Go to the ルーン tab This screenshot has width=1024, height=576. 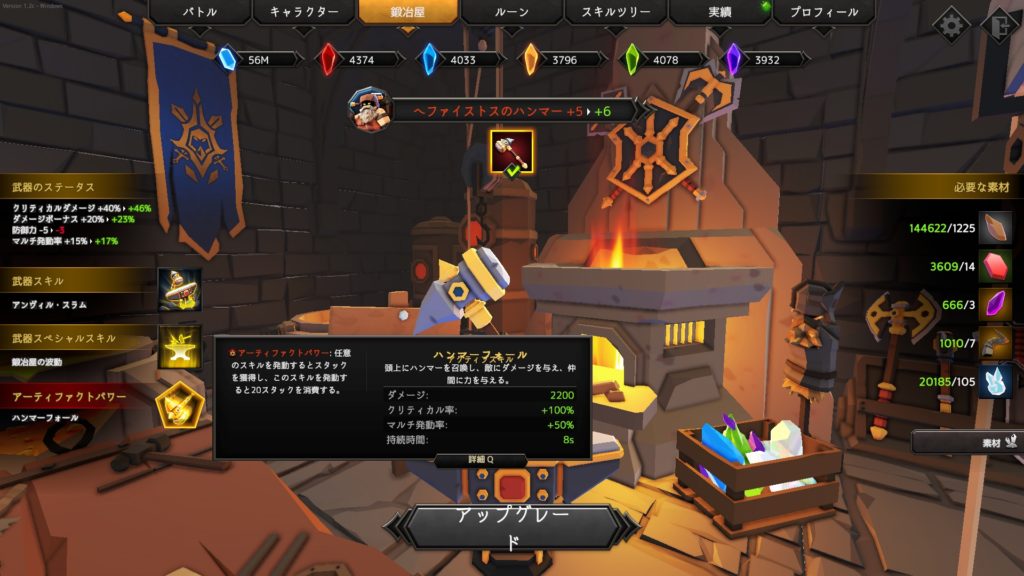[x=512, y=13]
